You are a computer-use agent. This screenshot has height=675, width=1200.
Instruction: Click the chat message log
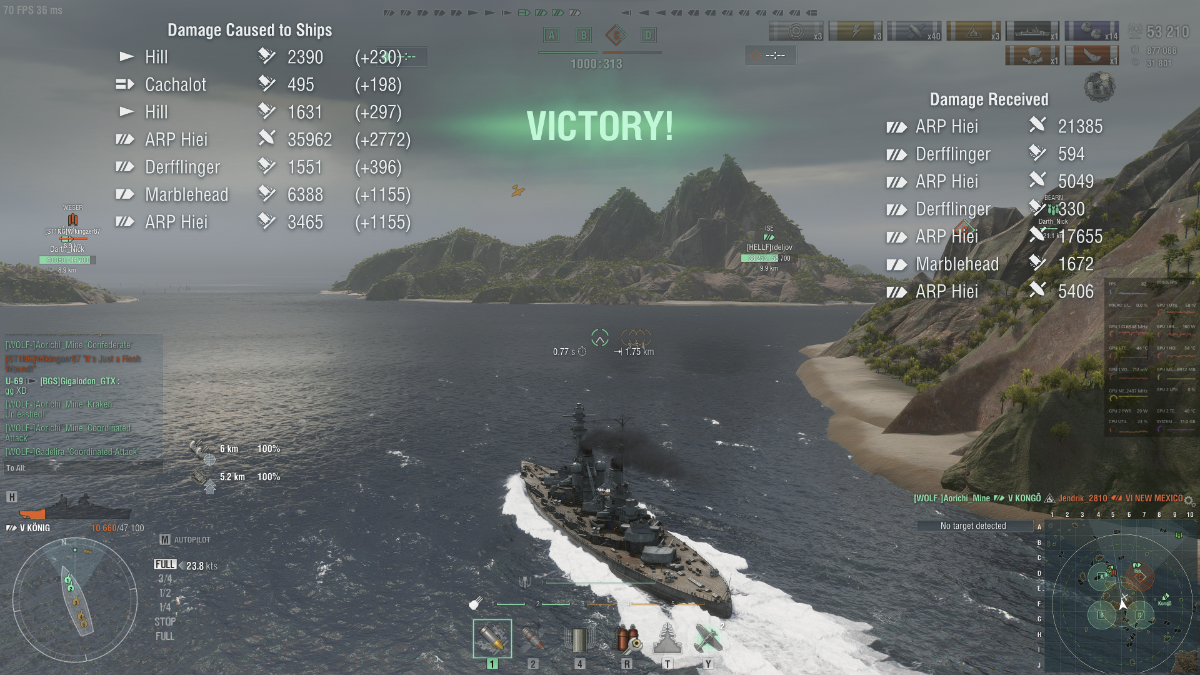click(x=80, y=400)
